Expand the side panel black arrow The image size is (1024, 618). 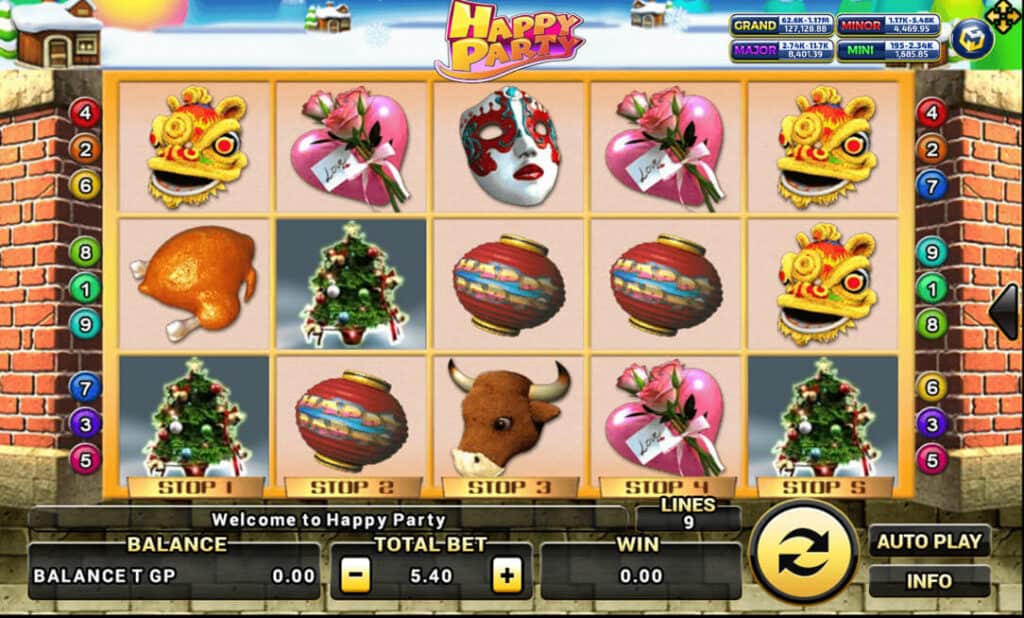click(x=1004, y=312)
